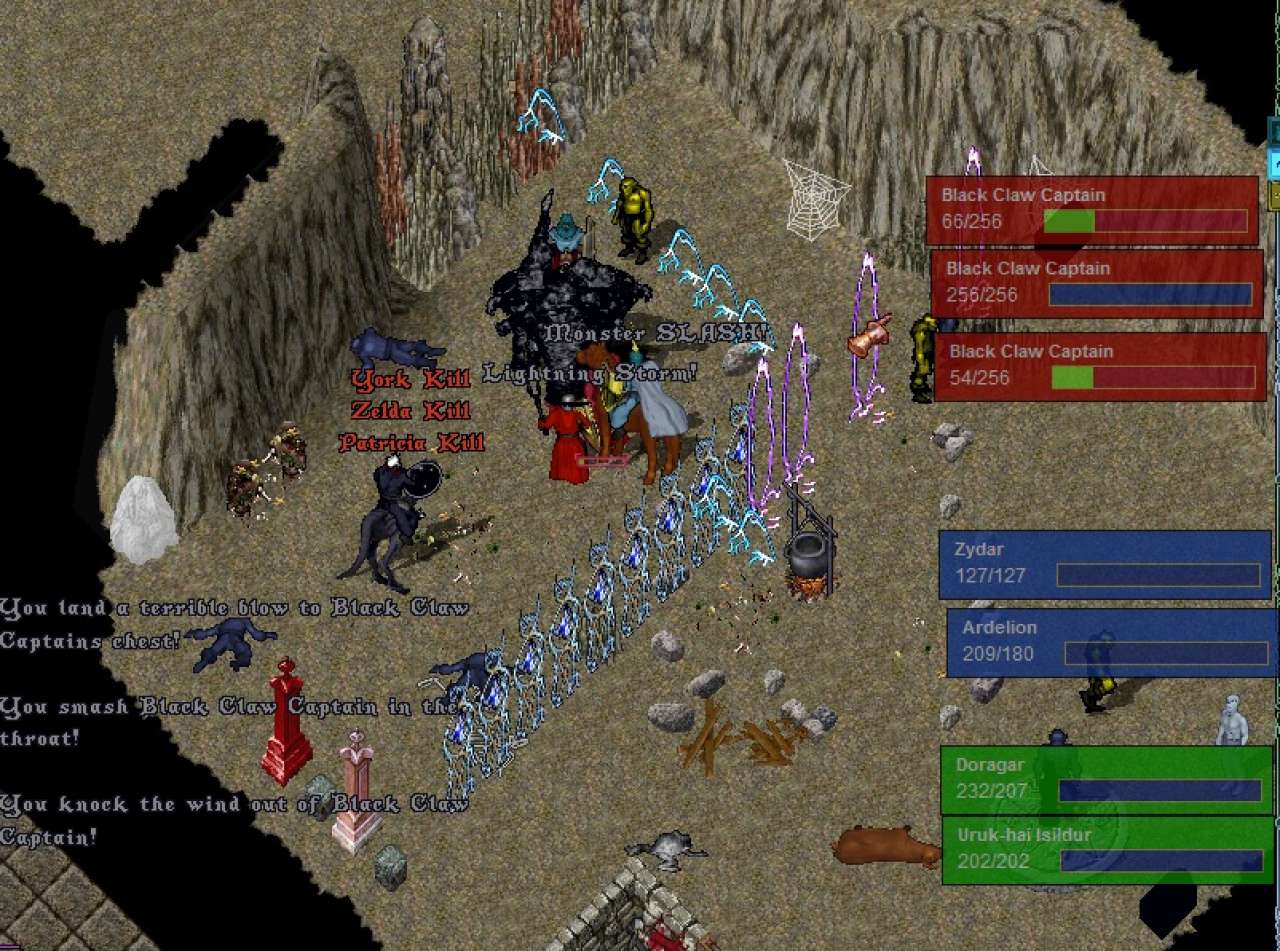Target the full-health Black Claw Captain bar

click(1097, 283)
